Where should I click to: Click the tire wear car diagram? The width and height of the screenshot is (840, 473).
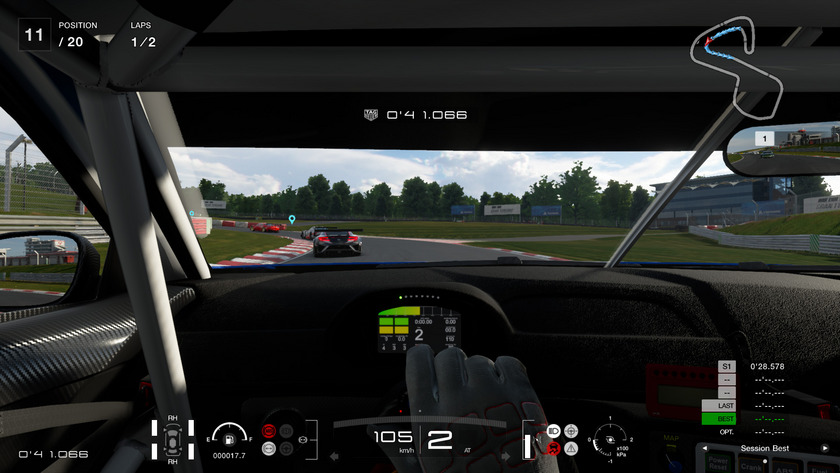[173, 439]
